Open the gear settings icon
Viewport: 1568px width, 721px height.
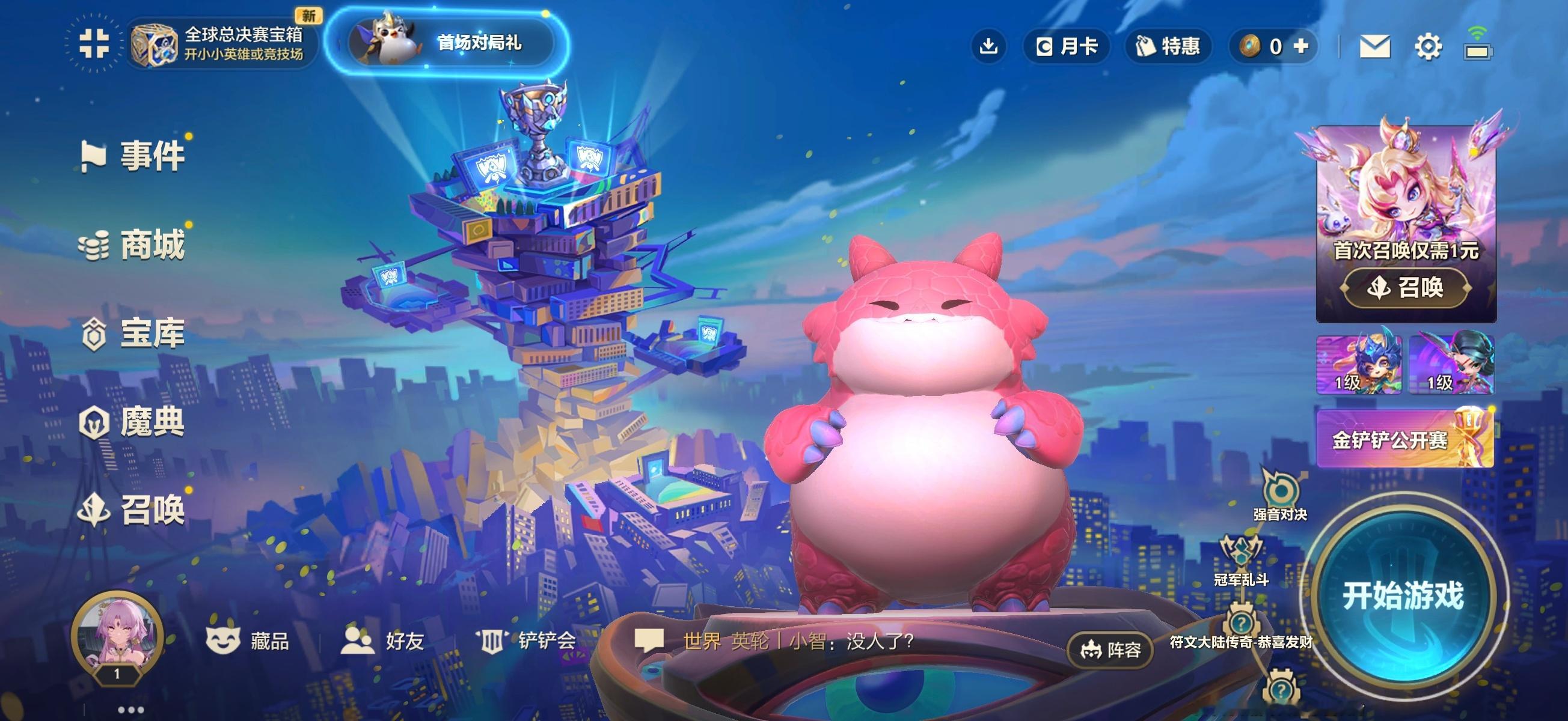(x=1428, y=46)
